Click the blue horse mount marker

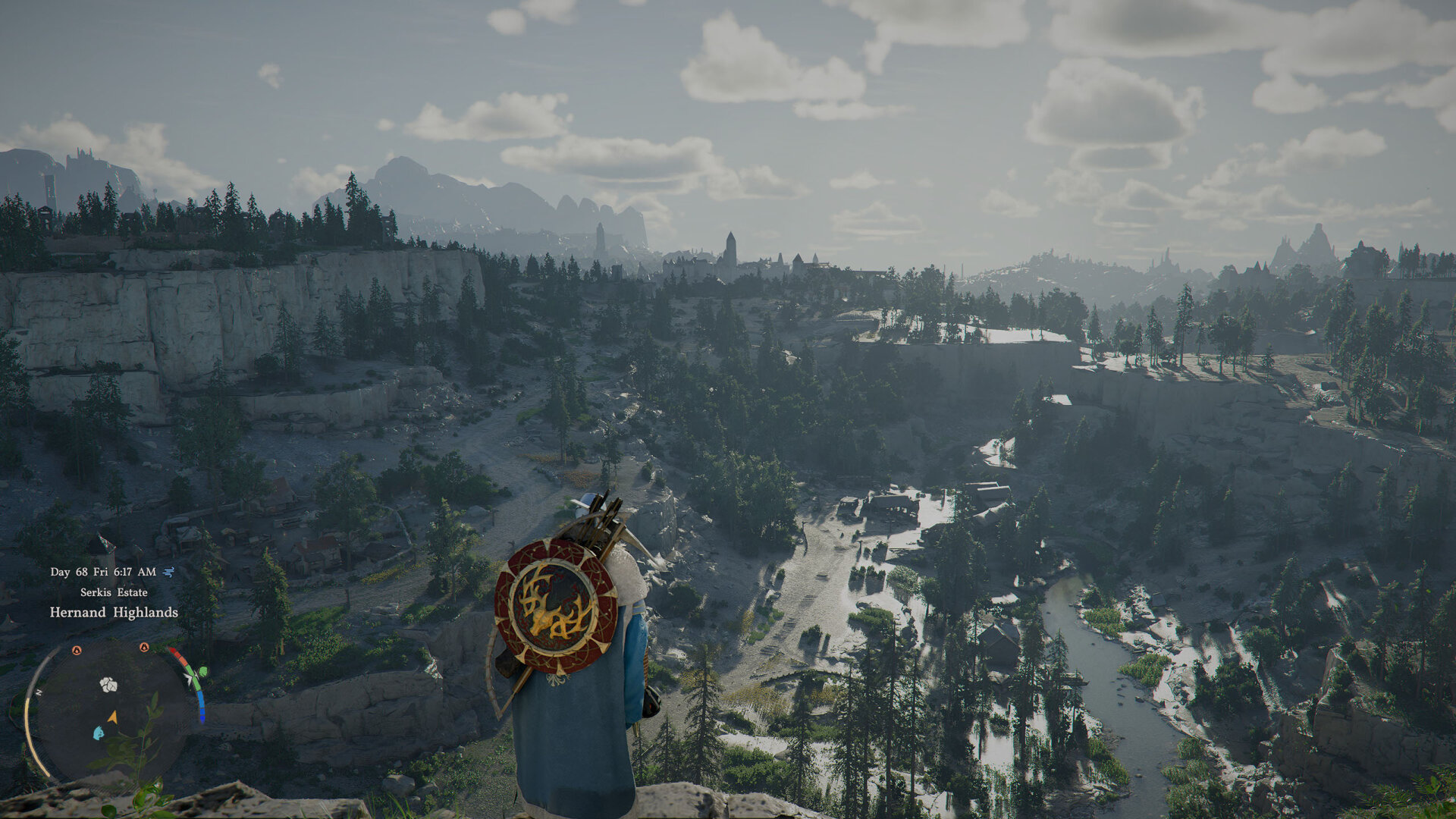pyautogui.click(x=98, y=733)
